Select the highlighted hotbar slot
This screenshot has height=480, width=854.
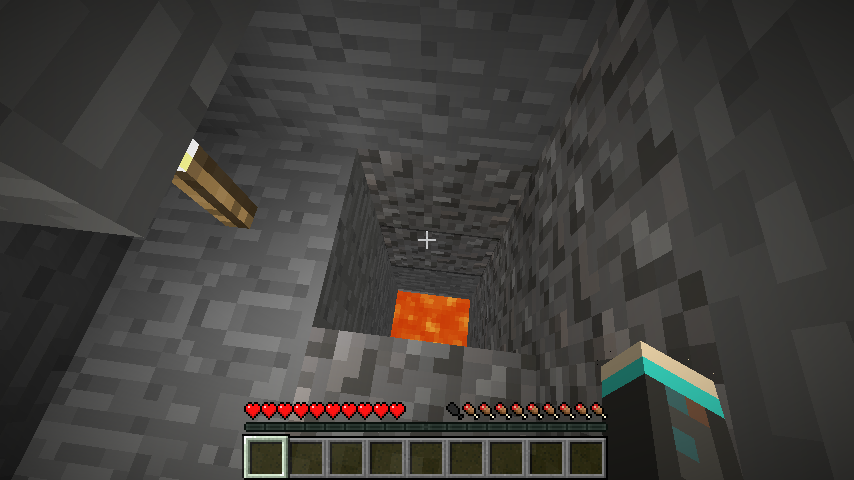tap(266, 457)
